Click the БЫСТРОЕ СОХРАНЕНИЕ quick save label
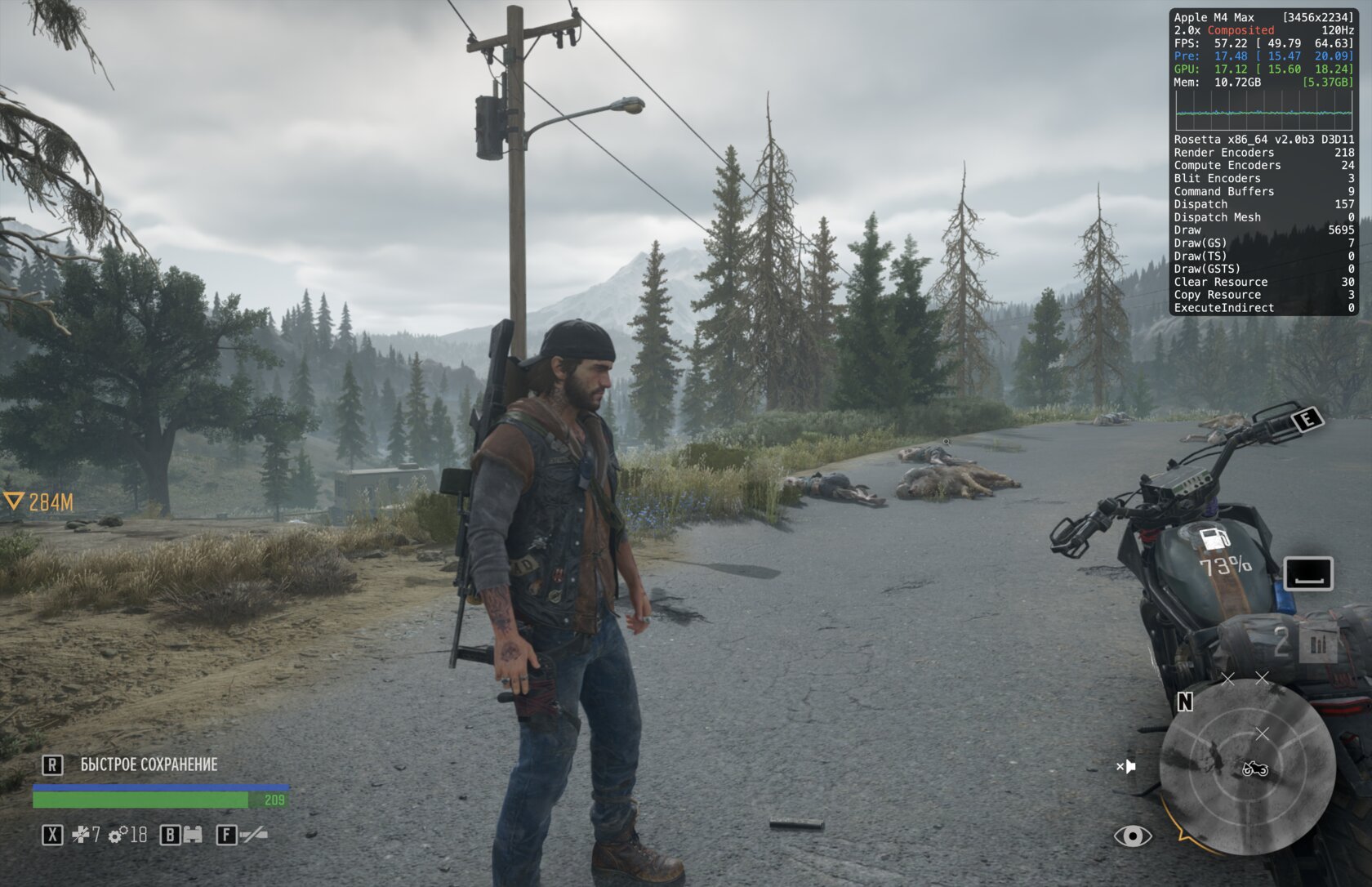This screenshot has height=887, width=1372. 149,764
